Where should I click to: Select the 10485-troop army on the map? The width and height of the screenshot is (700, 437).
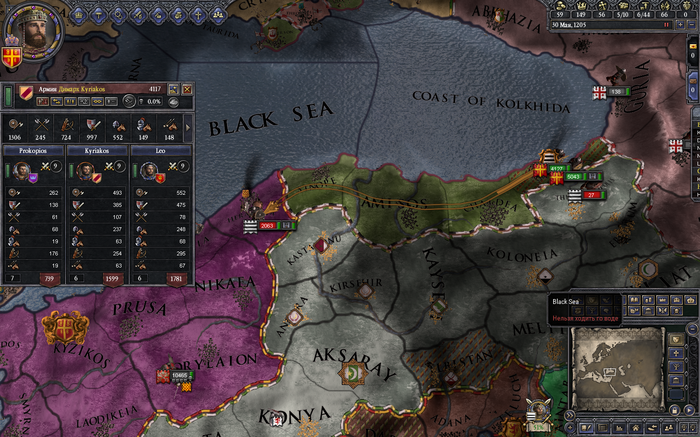[180, 375]
